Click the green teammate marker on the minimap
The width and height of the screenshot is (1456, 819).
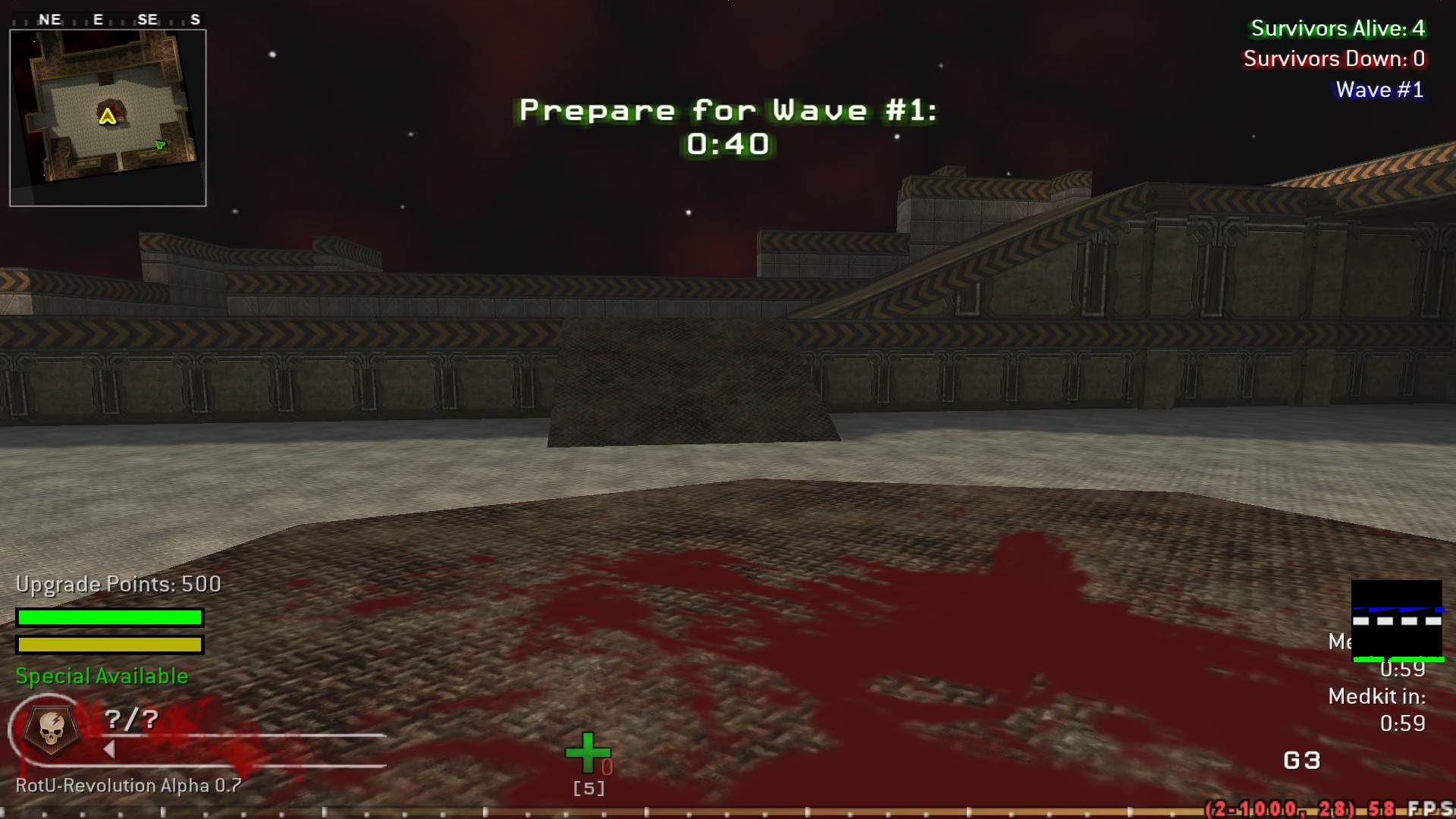click(160, 143)
